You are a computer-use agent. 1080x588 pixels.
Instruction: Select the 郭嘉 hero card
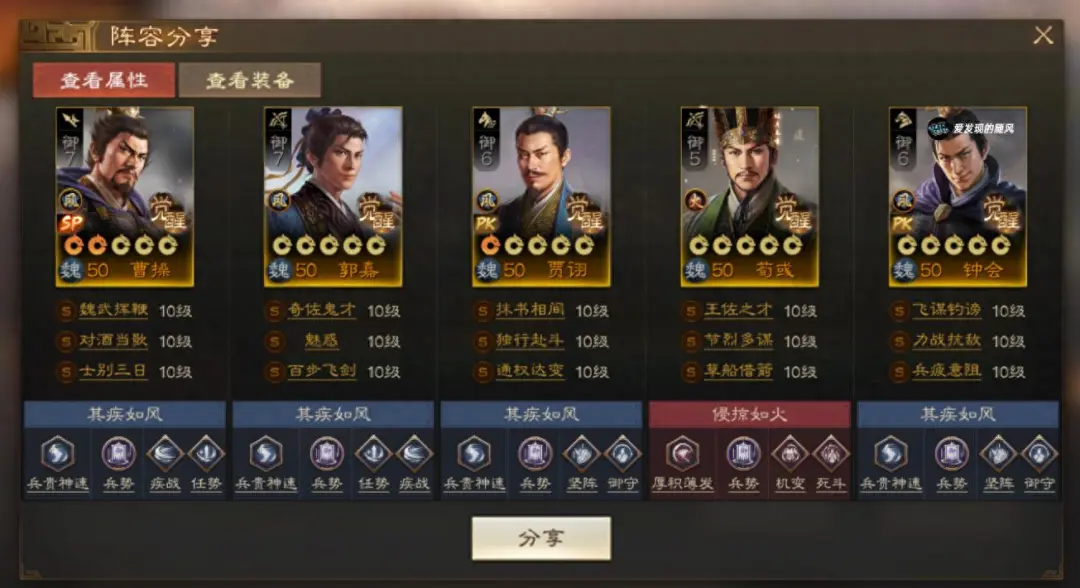click(x=333, y=196)
